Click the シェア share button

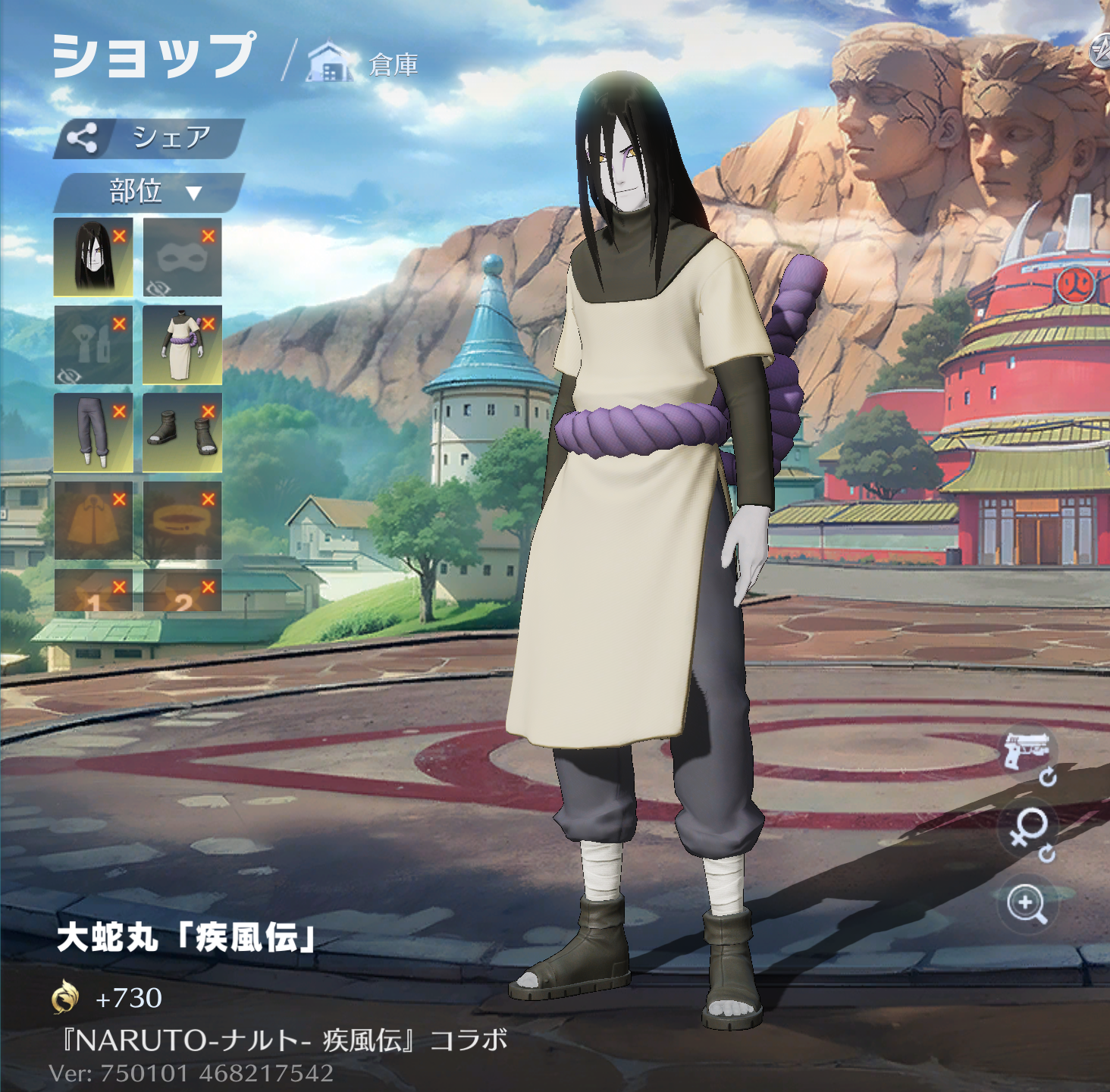149,139
